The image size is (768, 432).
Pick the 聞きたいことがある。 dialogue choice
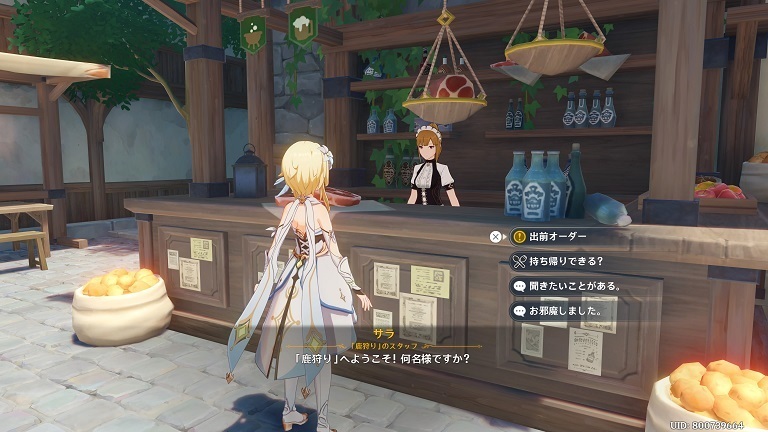click(x=572, y=287)
